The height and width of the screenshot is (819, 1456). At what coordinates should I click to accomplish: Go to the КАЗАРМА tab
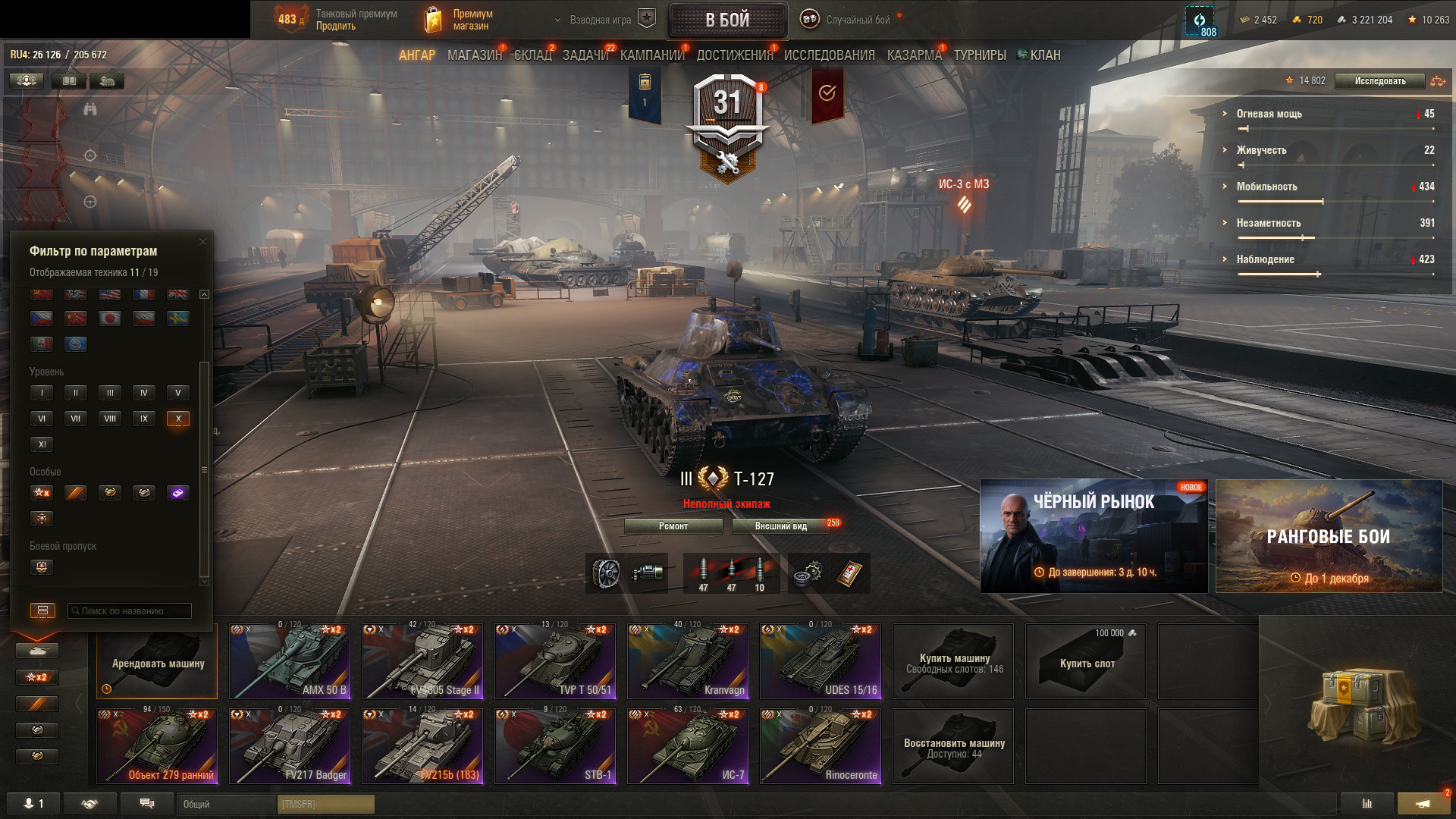pos(914,55)
